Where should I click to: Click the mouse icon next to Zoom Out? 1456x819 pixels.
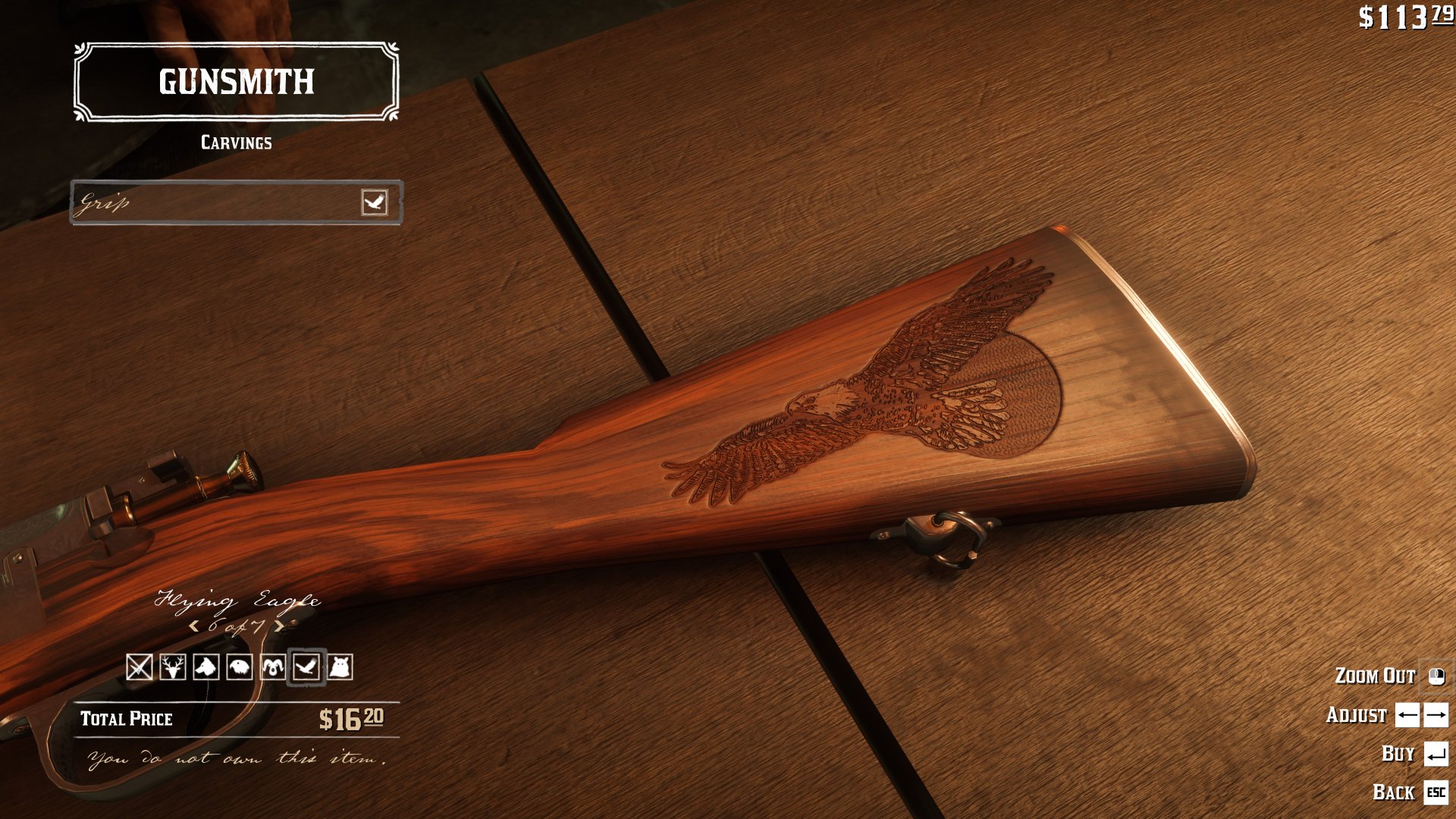1436,676
